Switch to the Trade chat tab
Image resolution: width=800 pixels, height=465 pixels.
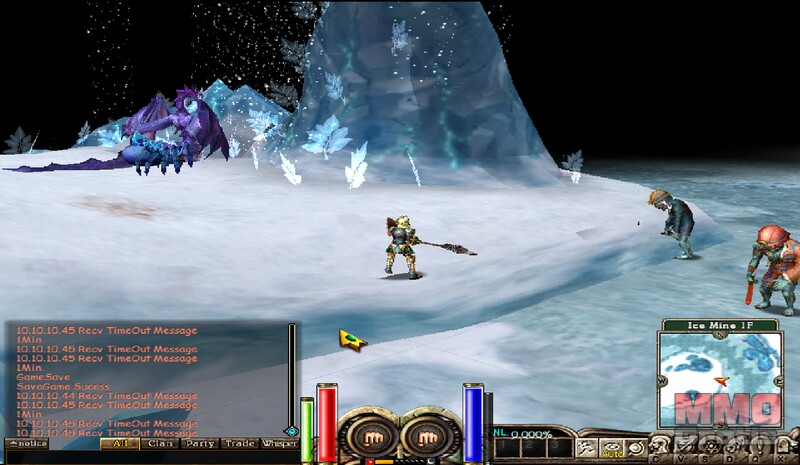point(239,443)
